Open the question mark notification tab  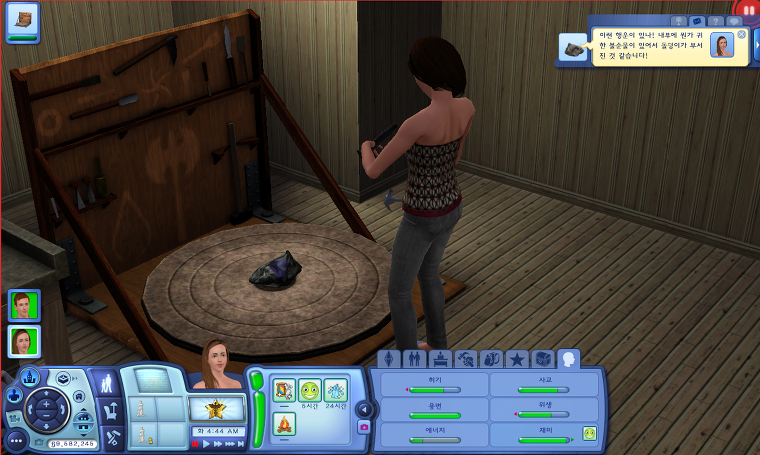pyautogui.click(x=715, y=20)
